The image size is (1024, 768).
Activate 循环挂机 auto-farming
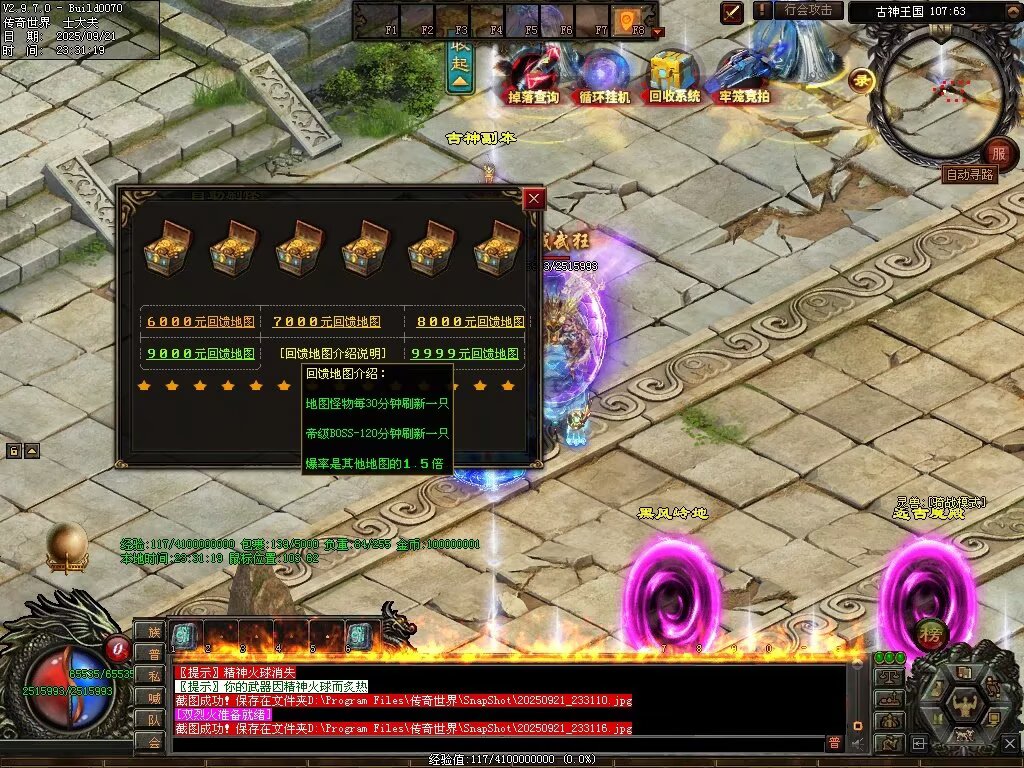click(x=604, y=78)
